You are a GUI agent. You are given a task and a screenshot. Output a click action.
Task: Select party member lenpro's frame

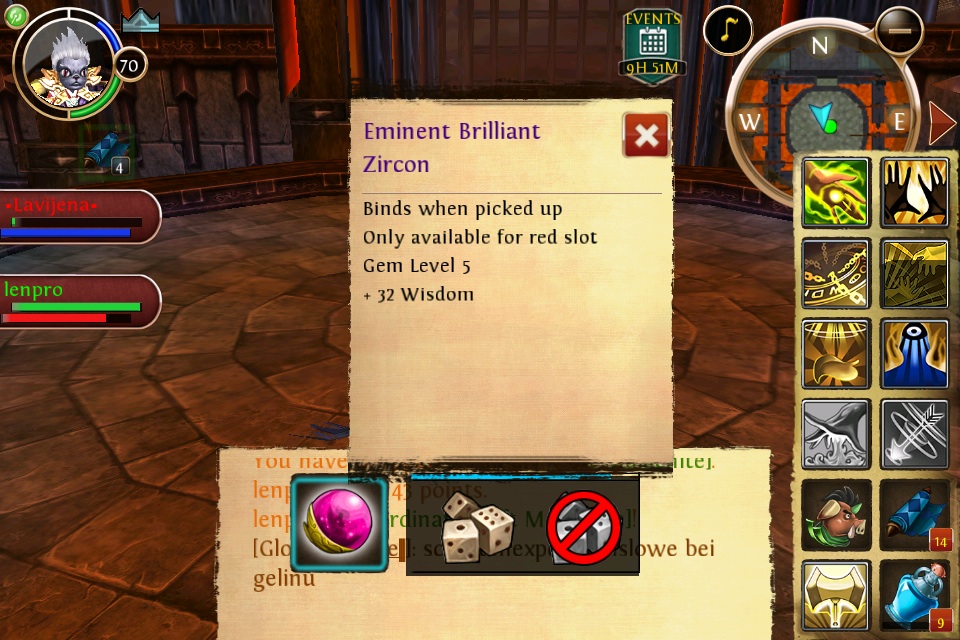(x=78, y=302)
